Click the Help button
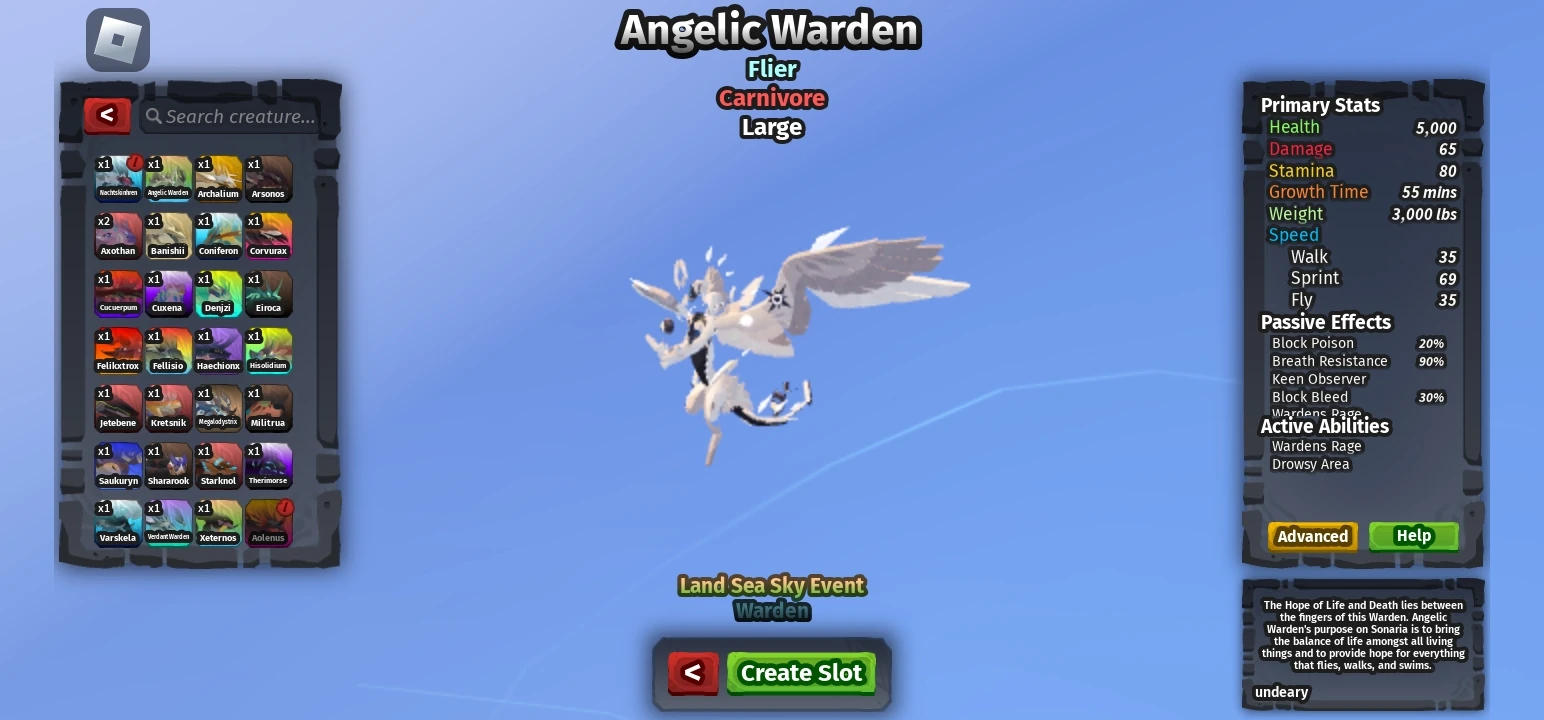Screen dimensions: 1544x720 coord(1413,536)
